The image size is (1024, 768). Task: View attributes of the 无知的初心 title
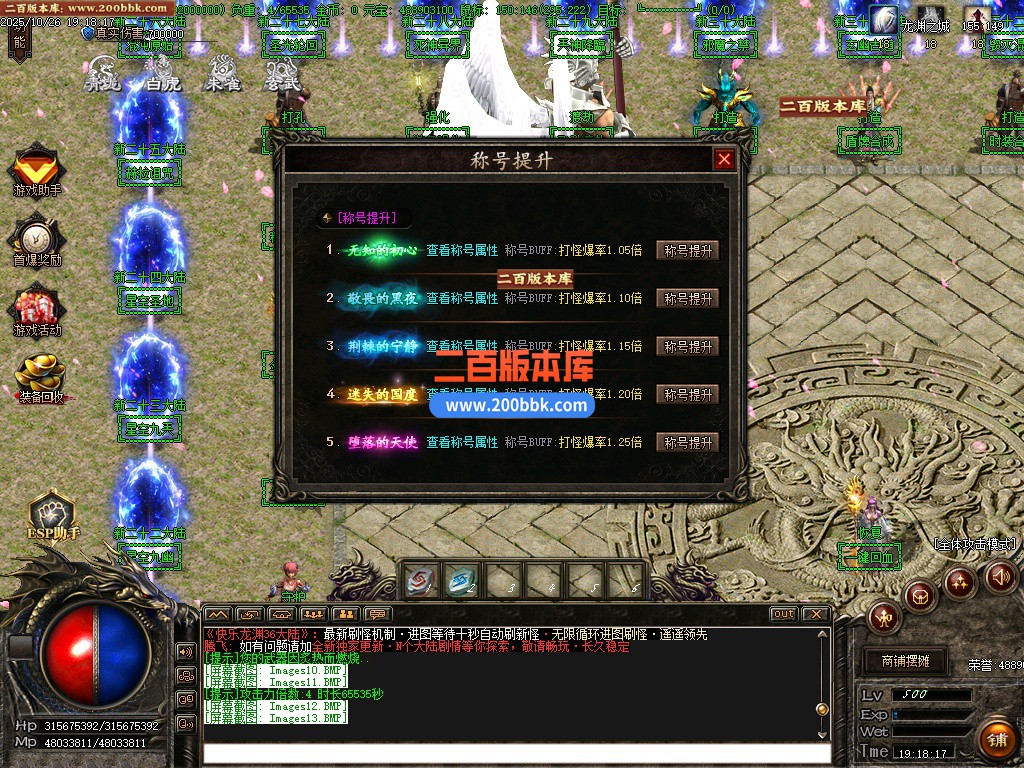point(462,251)
